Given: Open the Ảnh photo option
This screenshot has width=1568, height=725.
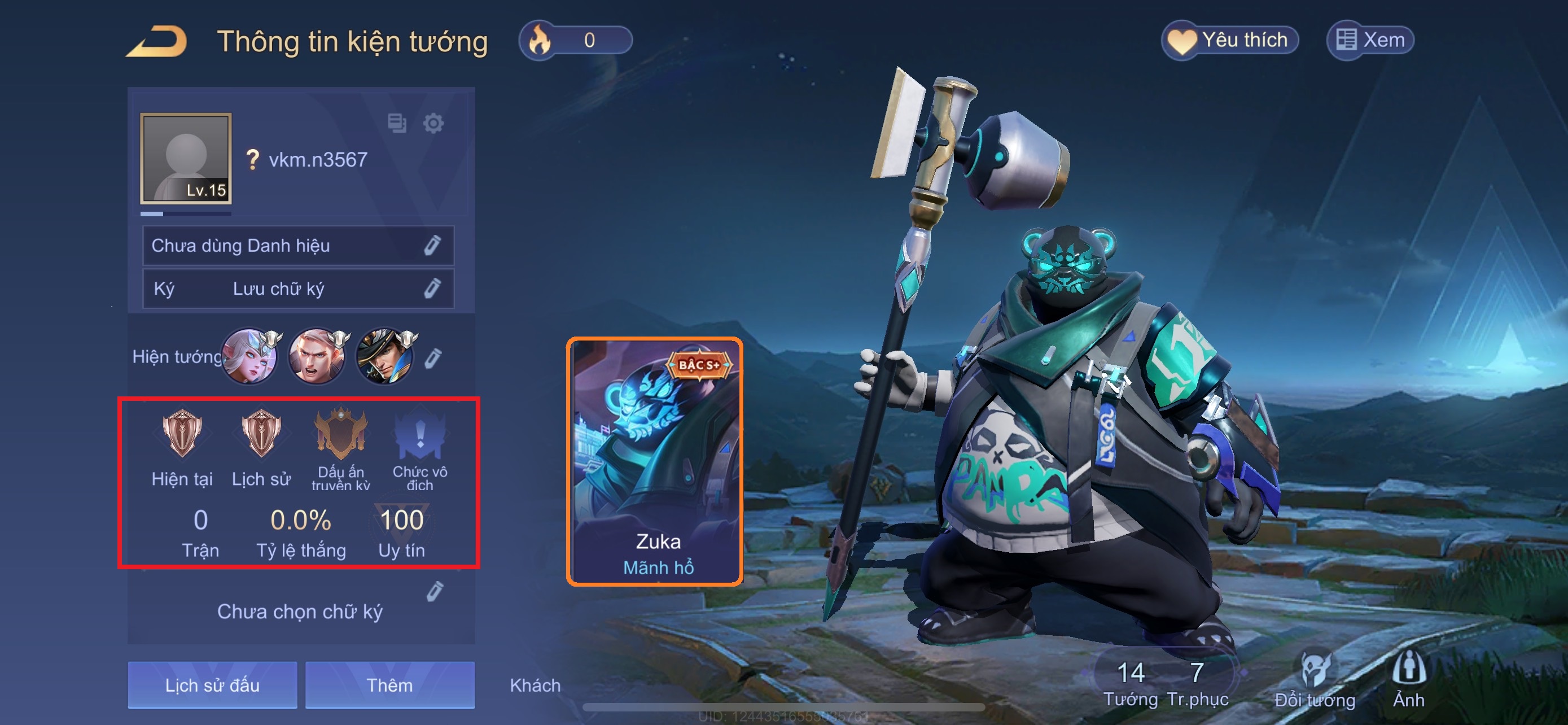Looking at the screenshot, I should point(1408,679).
